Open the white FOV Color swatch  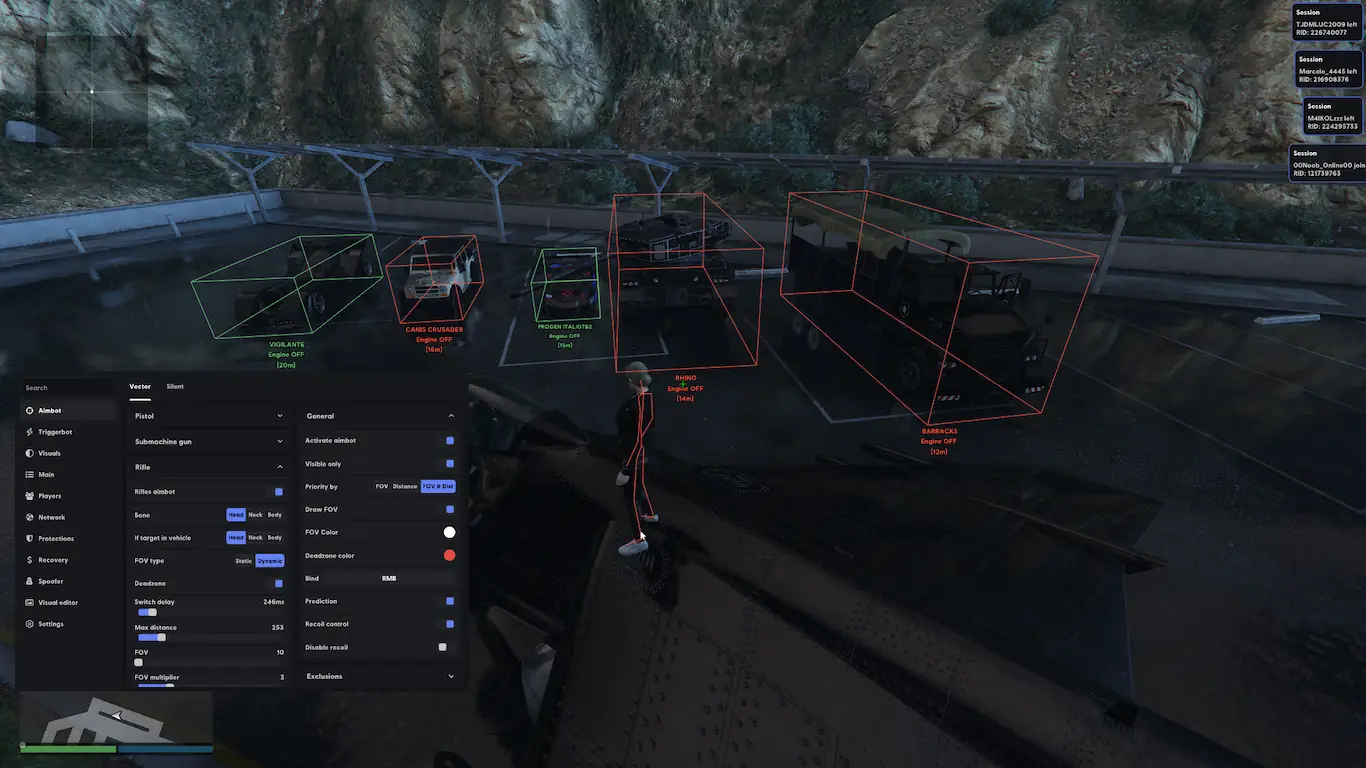coord(449,533)
